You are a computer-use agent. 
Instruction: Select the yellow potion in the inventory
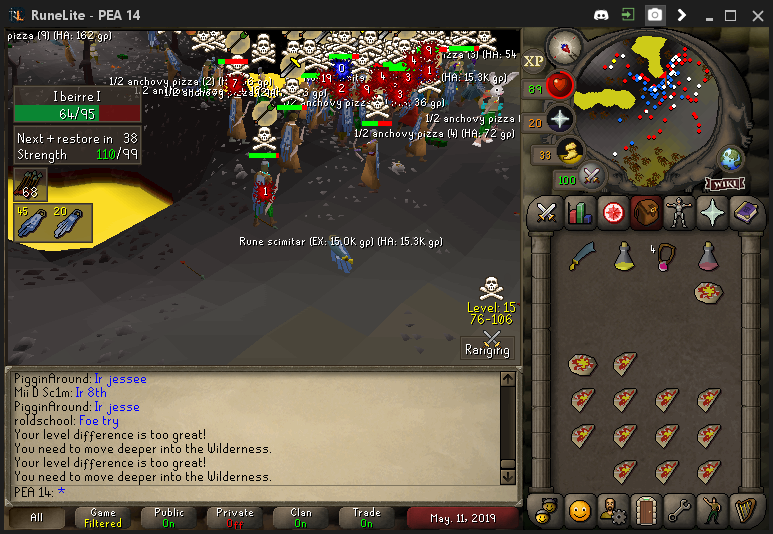point(624,257)
